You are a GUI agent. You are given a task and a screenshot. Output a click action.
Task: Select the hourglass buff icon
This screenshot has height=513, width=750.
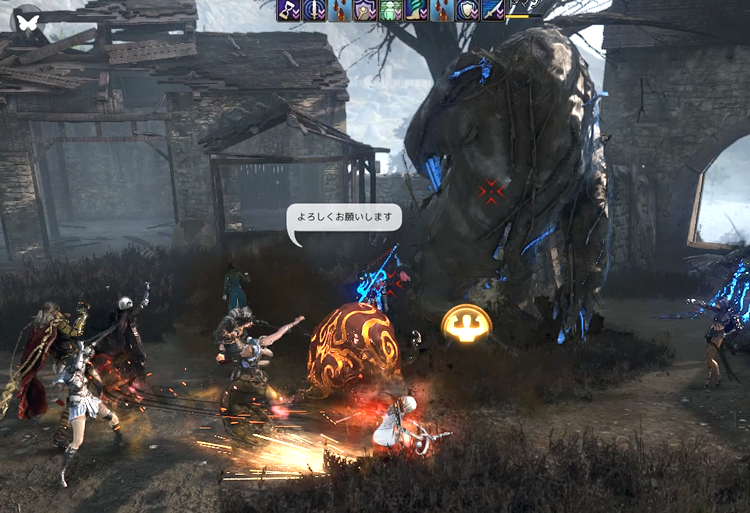tap(290, 10)
